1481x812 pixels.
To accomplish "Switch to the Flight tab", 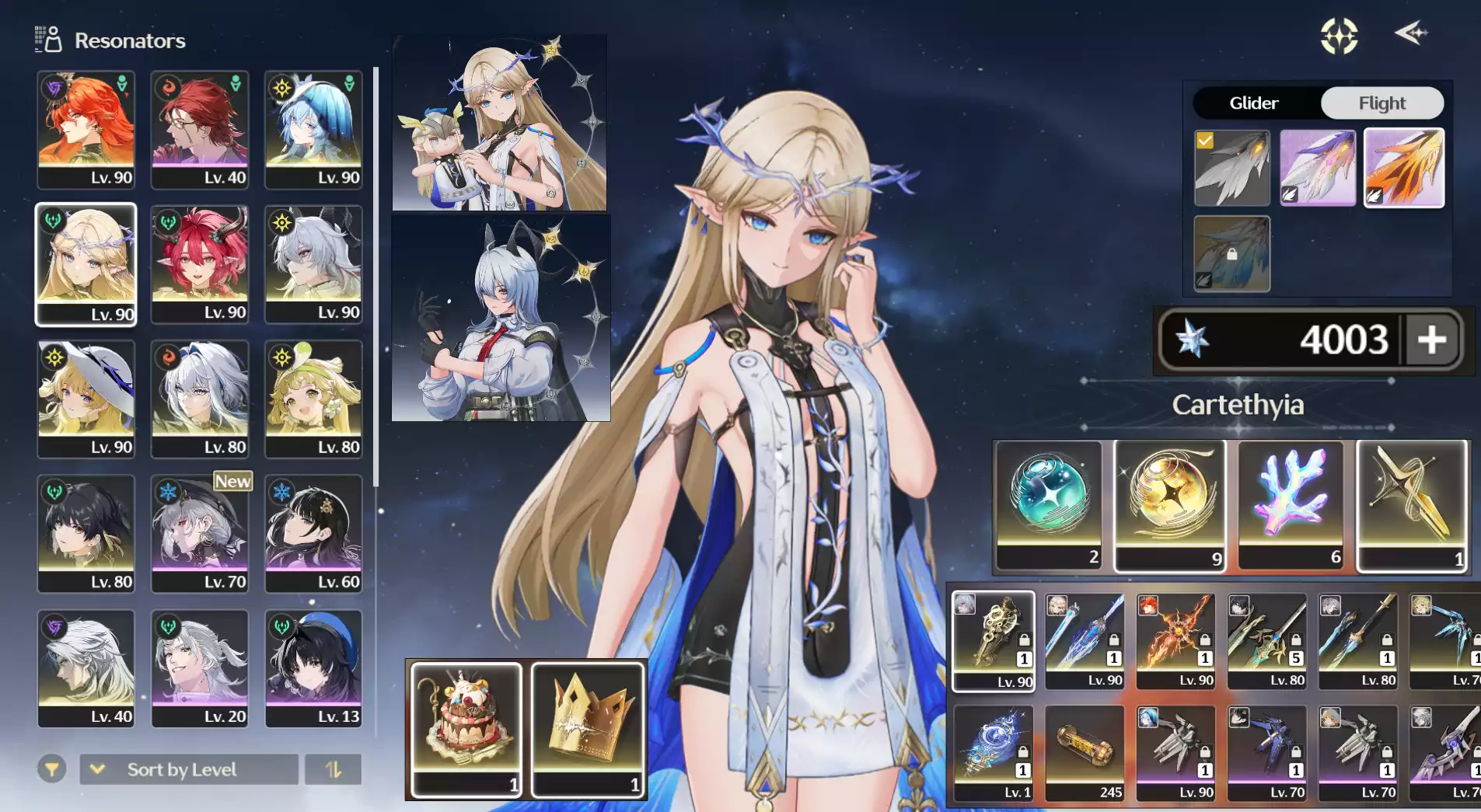I will tap(1381, 103).
